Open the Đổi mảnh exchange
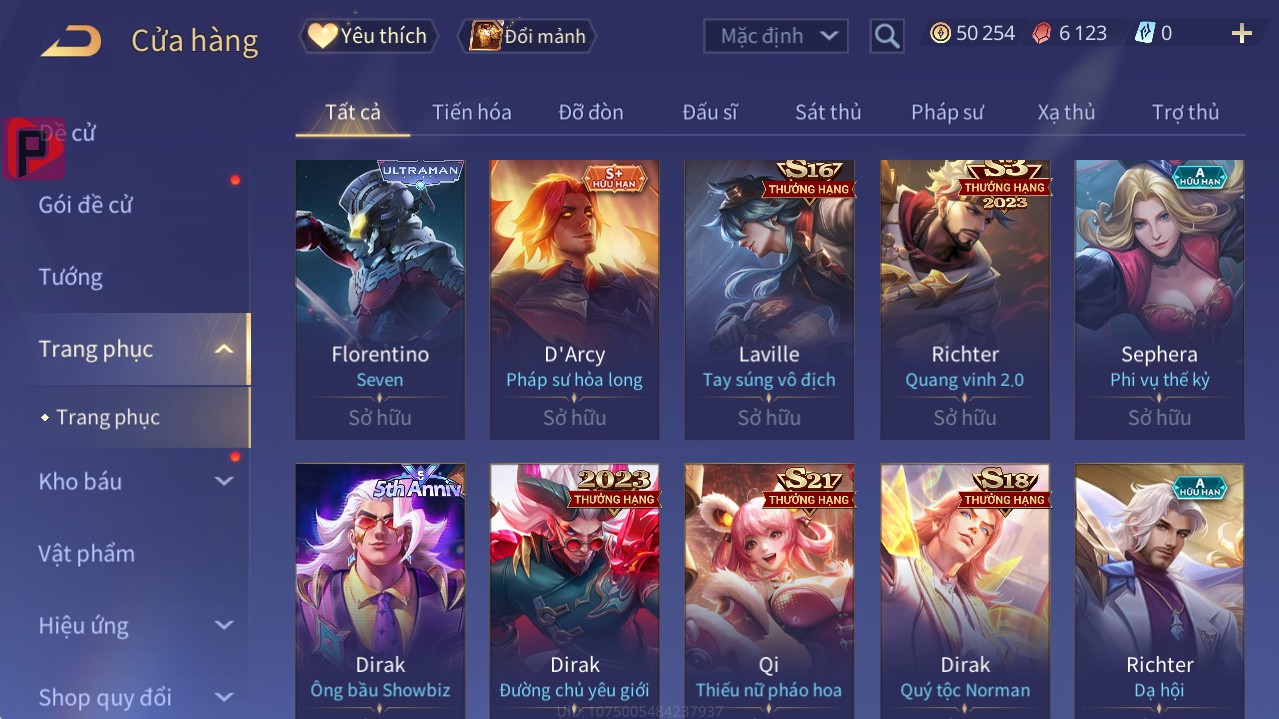 click(527, 36)
